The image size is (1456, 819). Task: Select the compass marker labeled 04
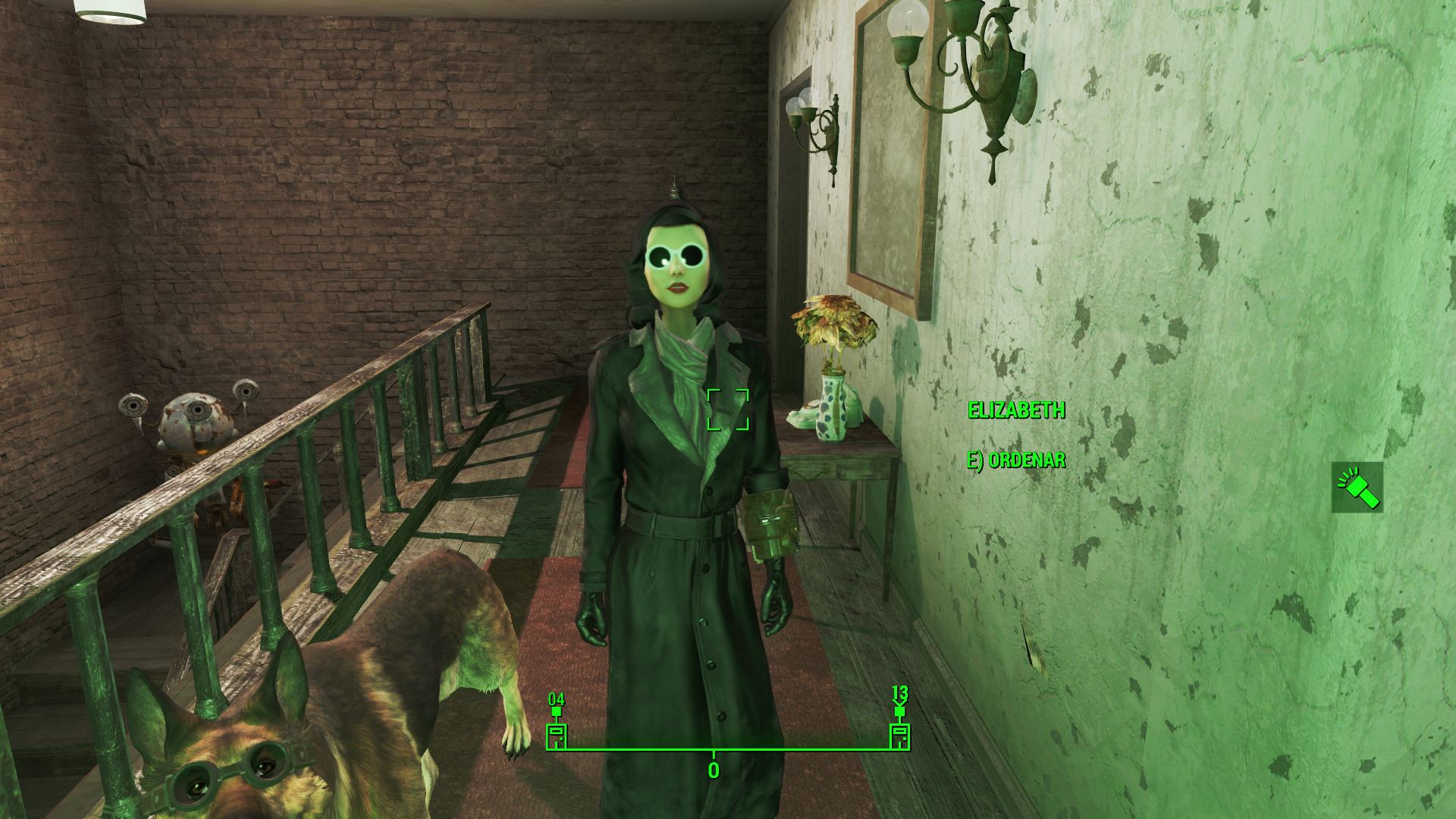(x=557, y=734)
